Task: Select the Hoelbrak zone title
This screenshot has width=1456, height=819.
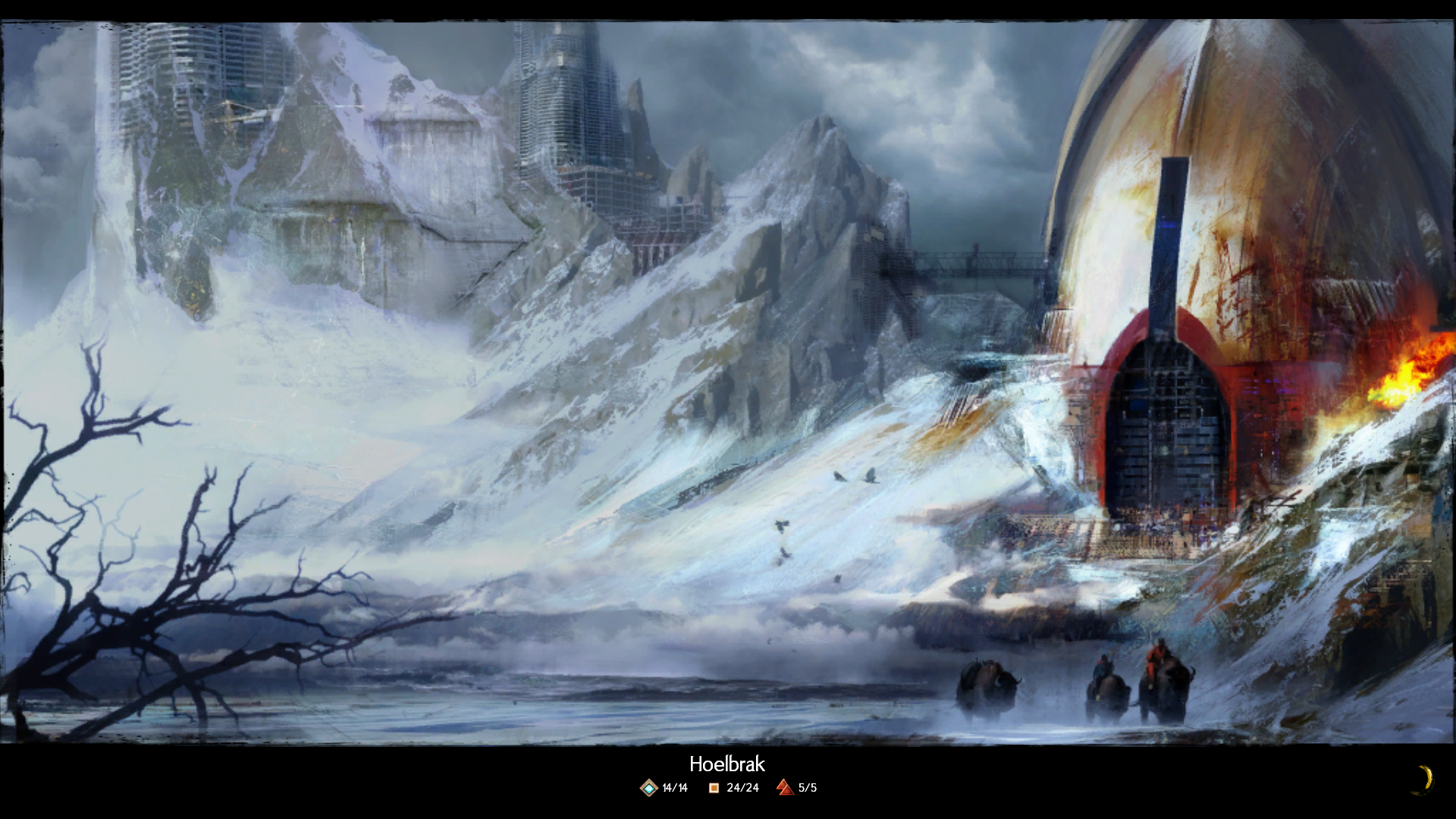Action: click(728, 765)
